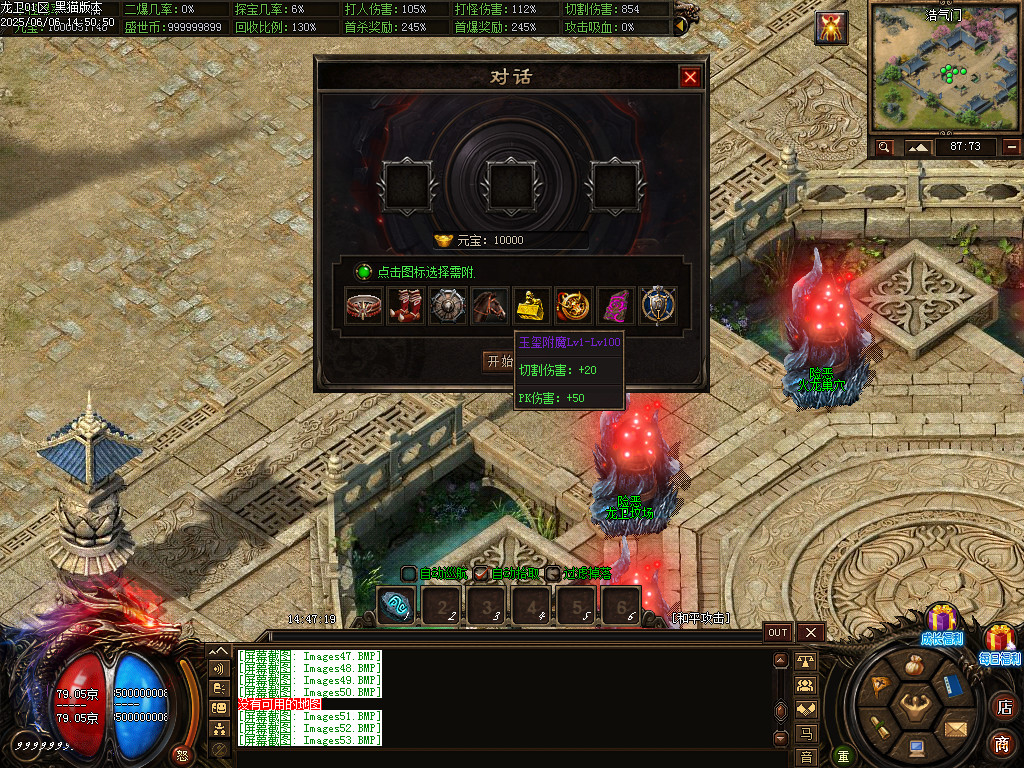The image size is (1024, 768).
Task: Click the minimap minus collapse button
Action: point(1012,147)
